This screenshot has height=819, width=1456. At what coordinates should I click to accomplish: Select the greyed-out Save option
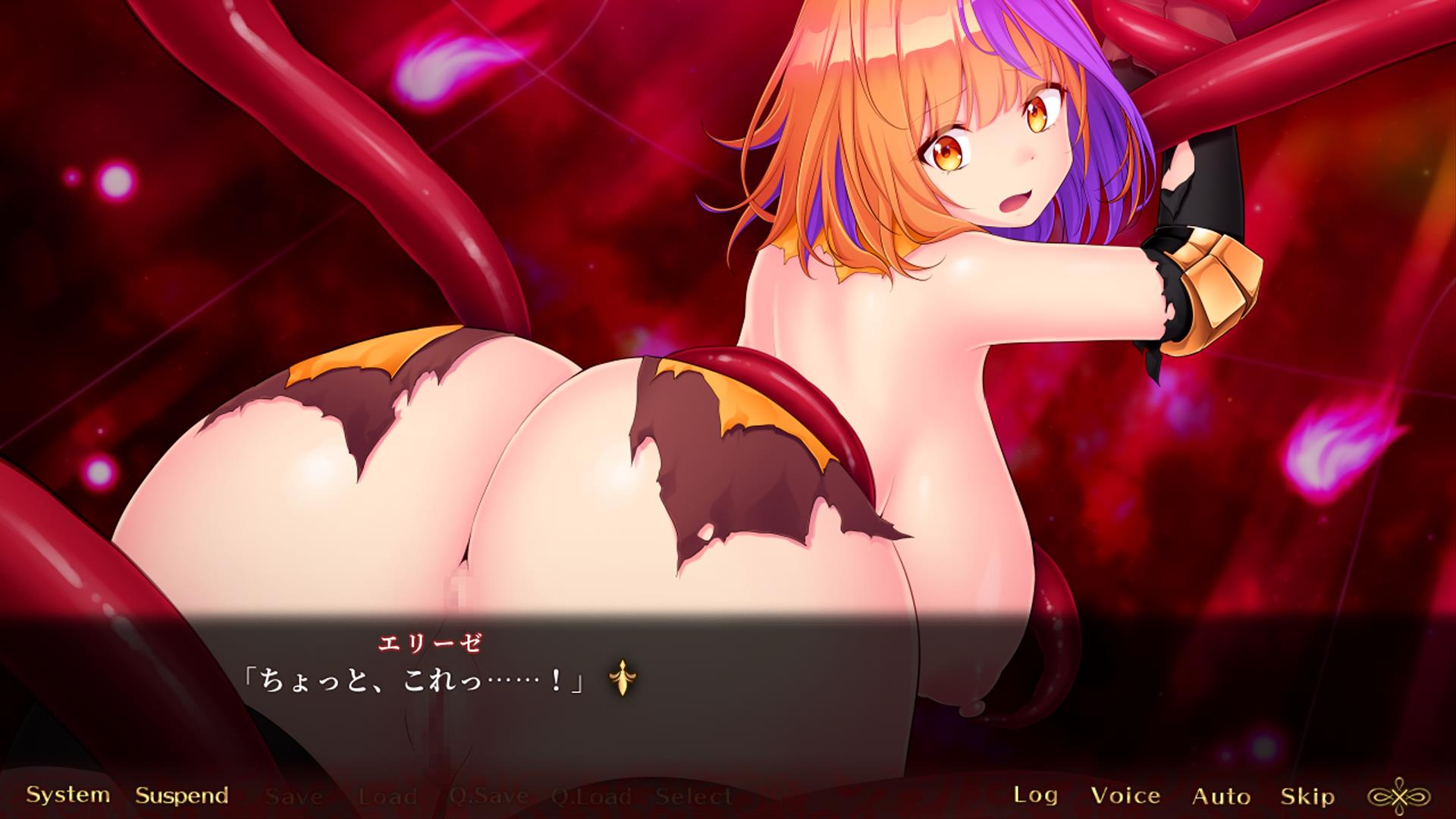click(294, 797)
